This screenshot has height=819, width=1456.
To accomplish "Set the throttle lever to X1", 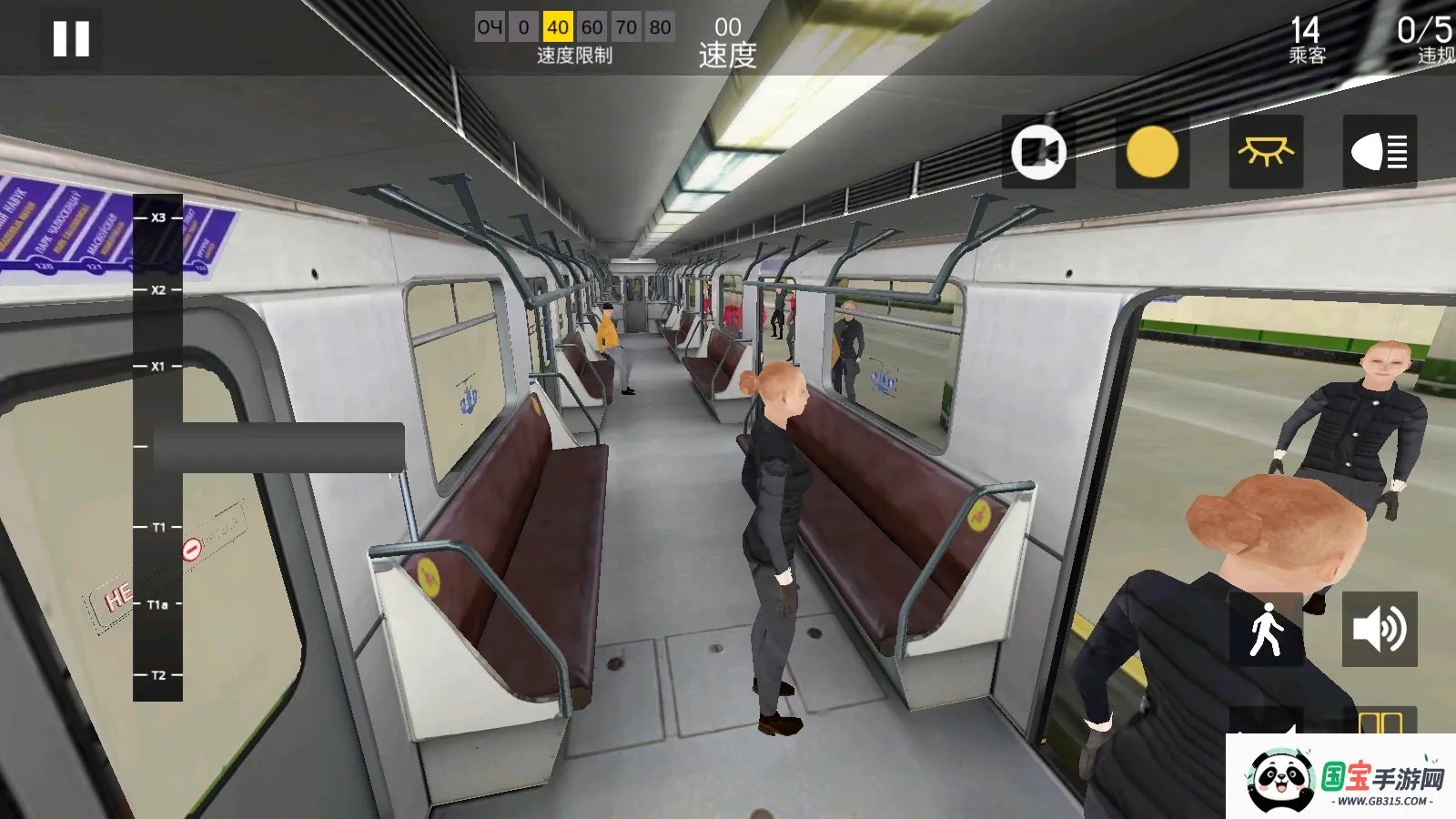I will tap(158, 367).
